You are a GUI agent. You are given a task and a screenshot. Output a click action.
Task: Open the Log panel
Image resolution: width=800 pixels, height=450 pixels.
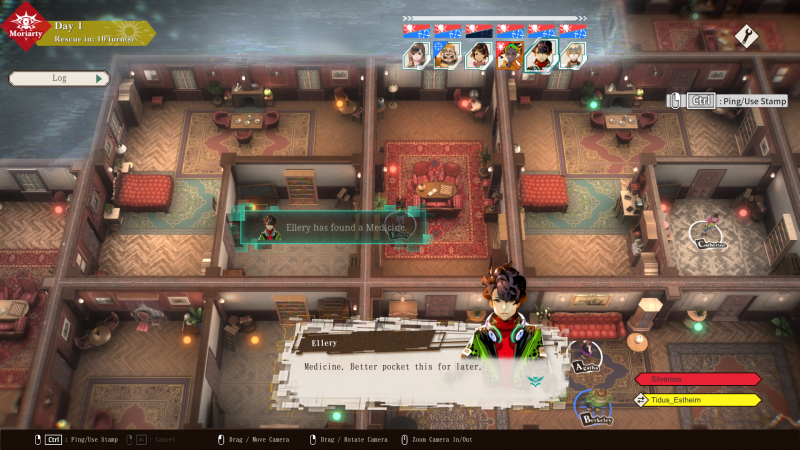coord(59,78)
